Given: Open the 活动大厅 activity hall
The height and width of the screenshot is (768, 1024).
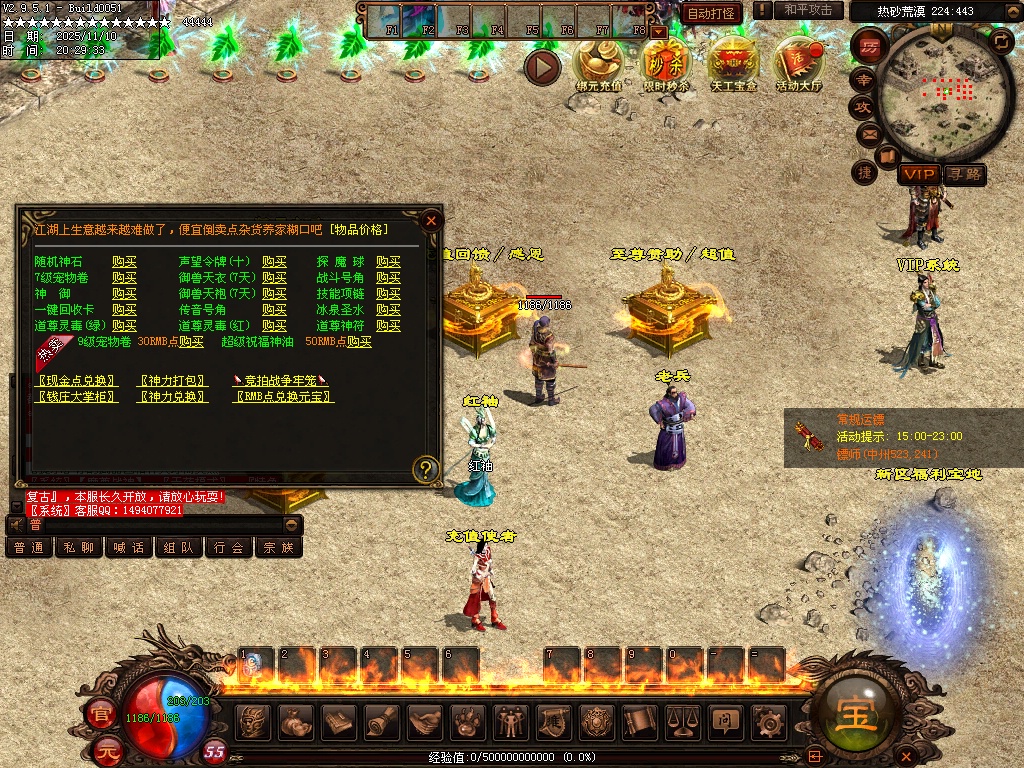Looking at the screenshot, I should (798, 65).
